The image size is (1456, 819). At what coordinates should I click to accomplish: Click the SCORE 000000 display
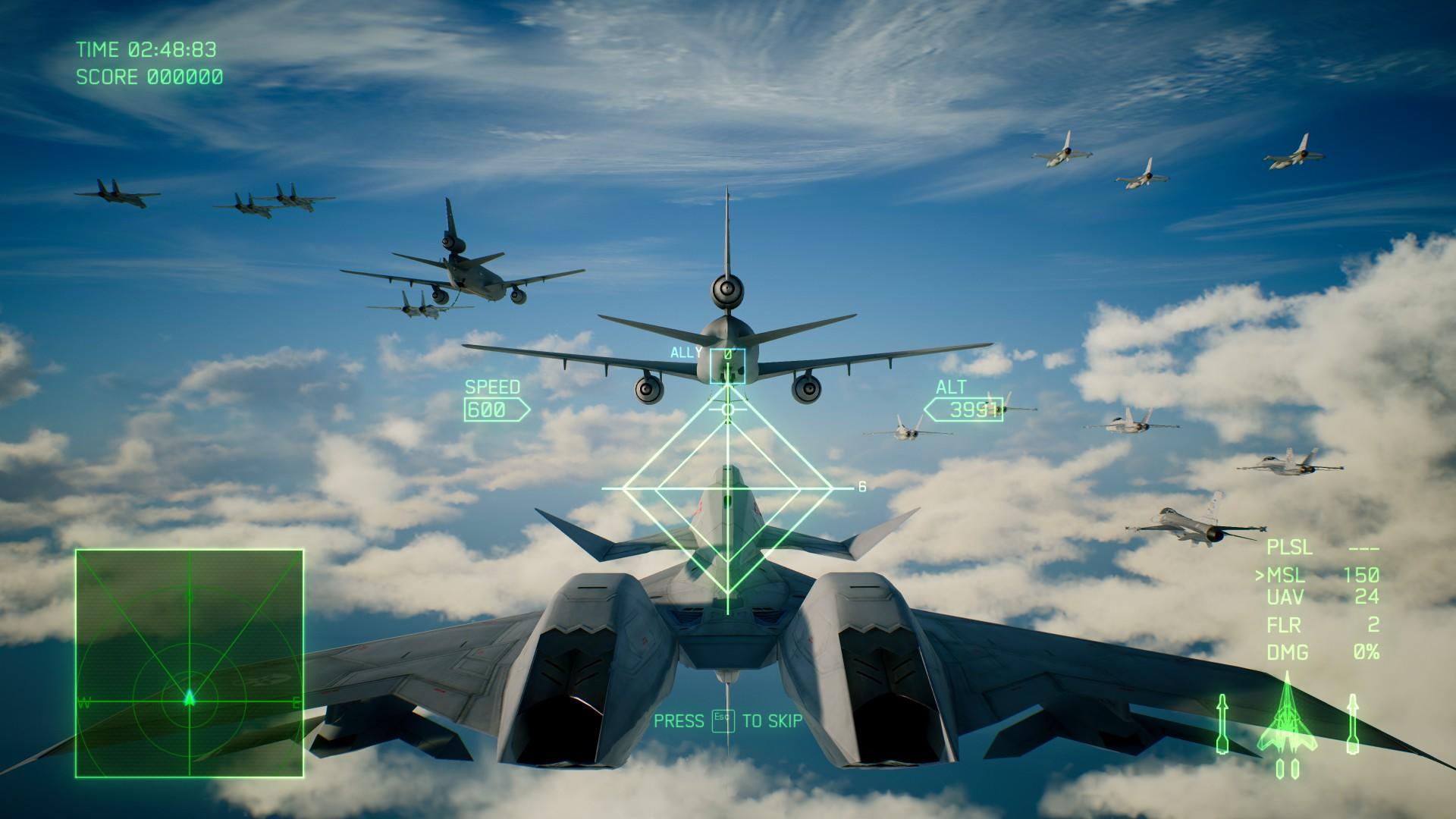149,76
